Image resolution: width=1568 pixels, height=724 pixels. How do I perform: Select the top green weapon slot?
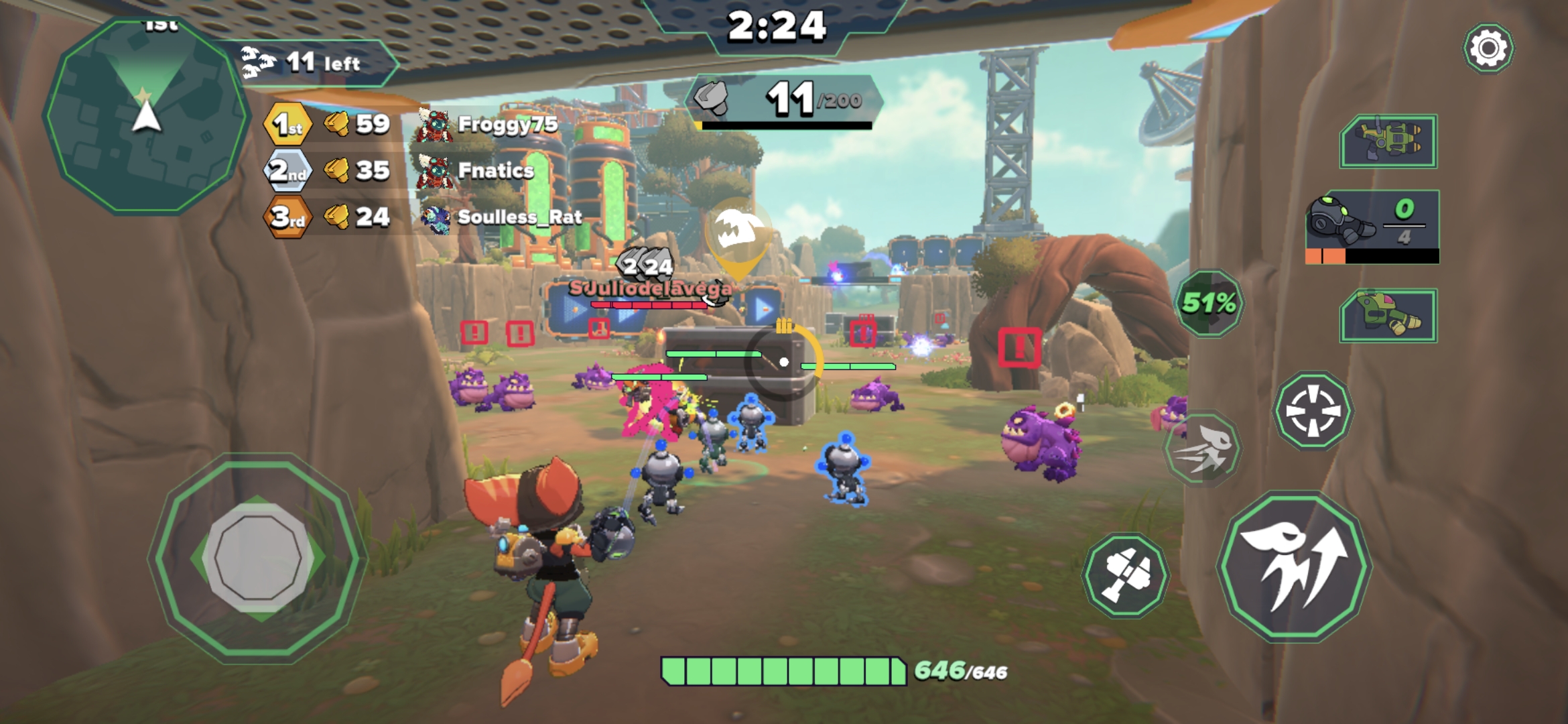(x=1388, y=141)
